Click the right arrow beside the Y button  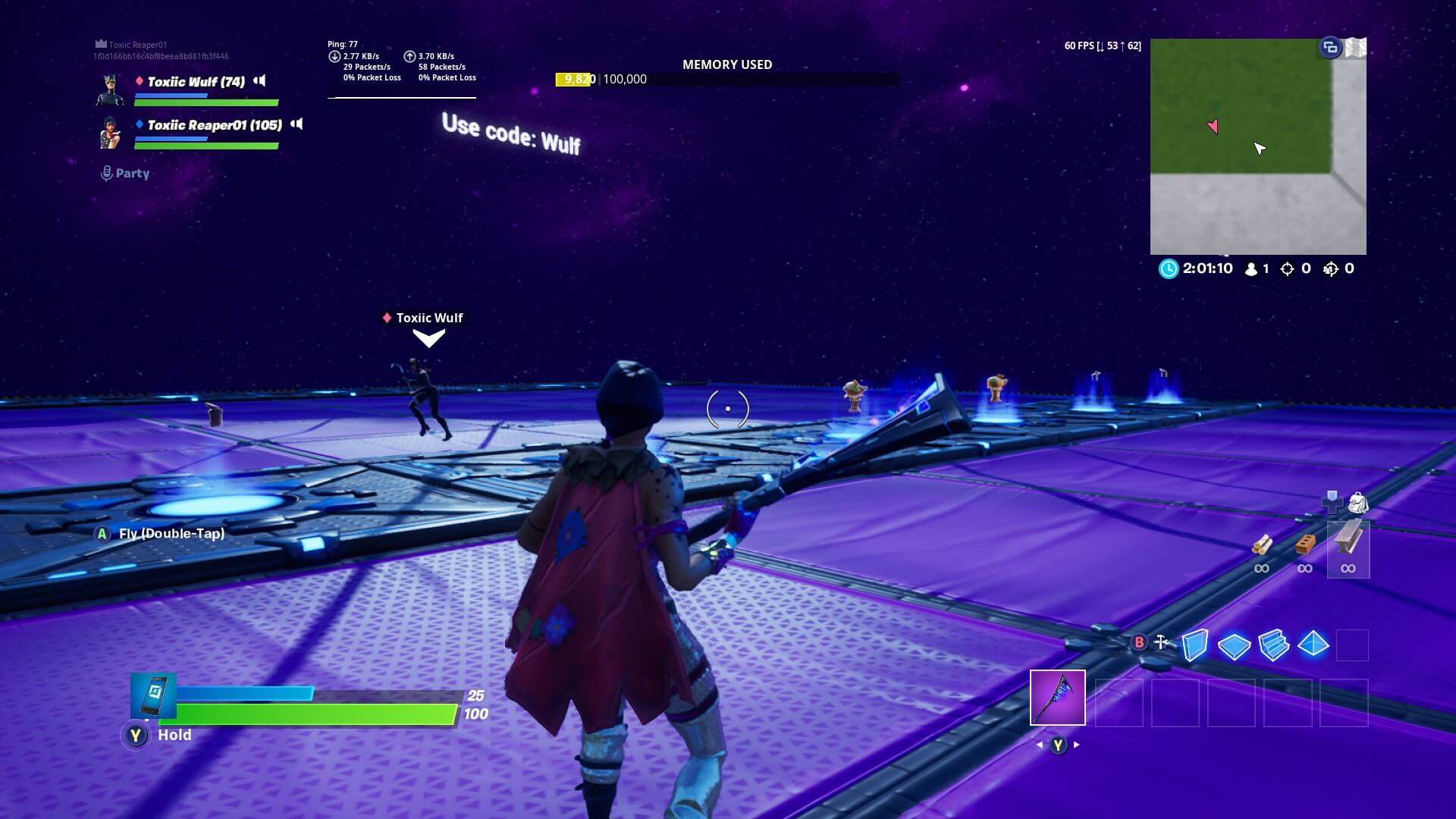(x=1076, y=745)
